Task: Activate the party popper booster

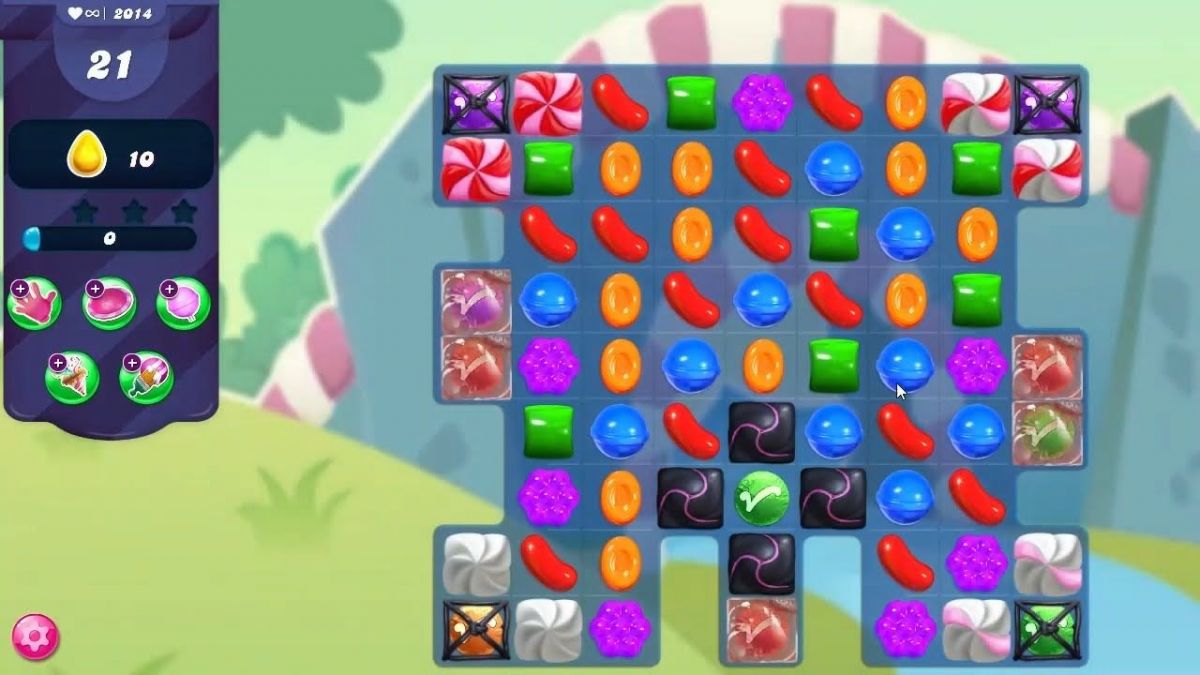Action: coord(72,377)
